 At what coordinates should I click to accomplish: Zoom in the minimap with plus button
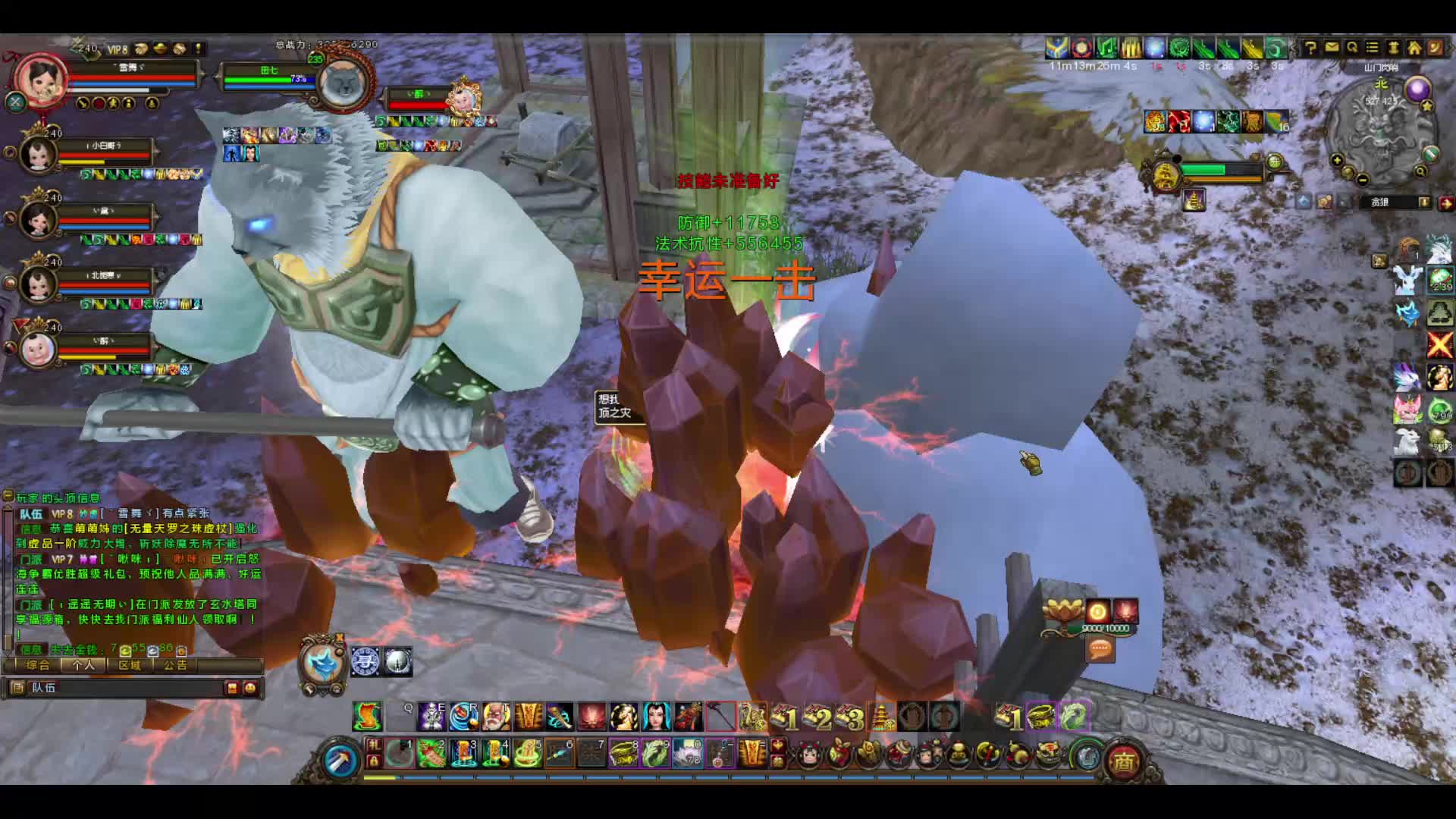pyautogui.click(x=1337, y=160)
